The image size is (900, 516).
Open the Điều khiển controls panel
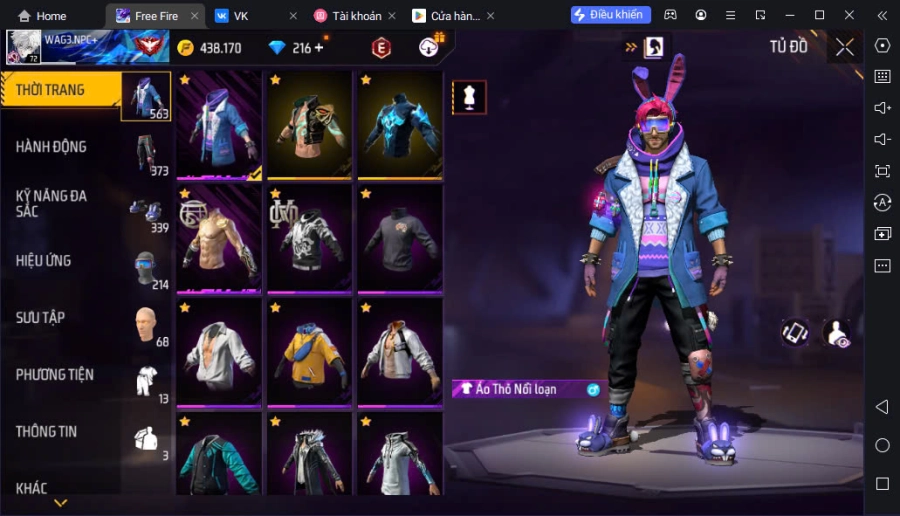click(x=610, y=15)
